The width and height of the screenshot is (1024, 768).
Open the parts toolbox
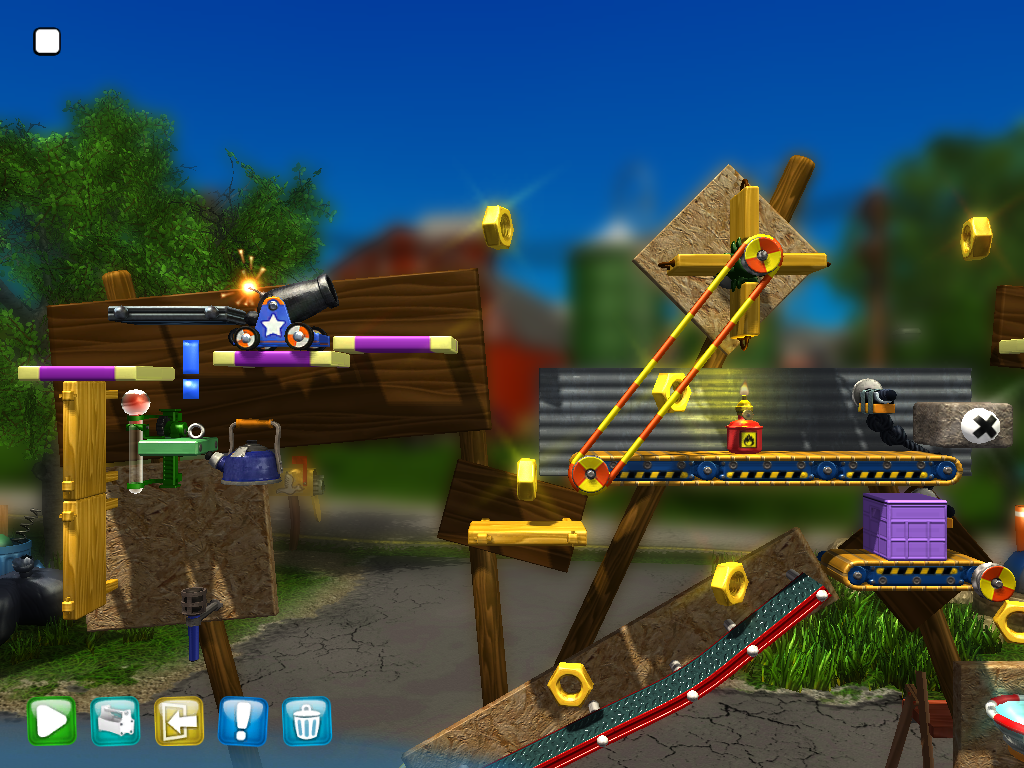tap(115, 720)
